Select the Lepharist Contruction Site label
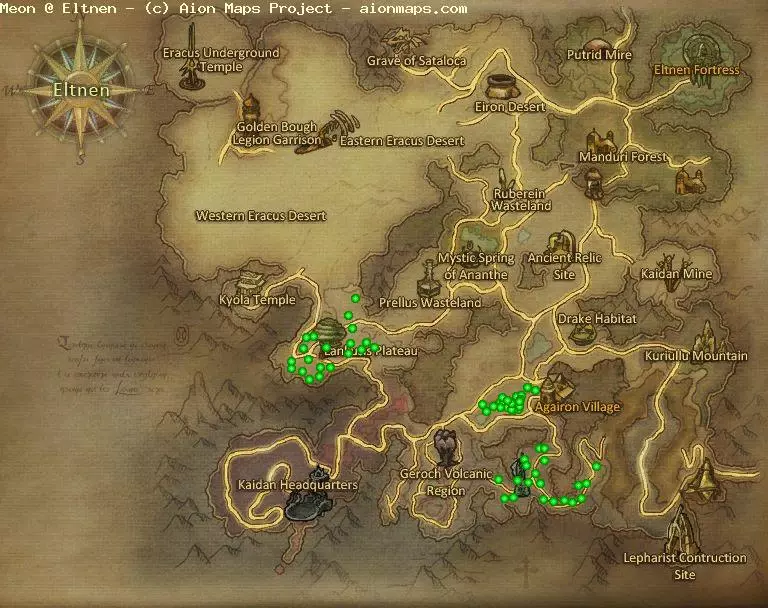768x608 pixels. pos(684,566)
